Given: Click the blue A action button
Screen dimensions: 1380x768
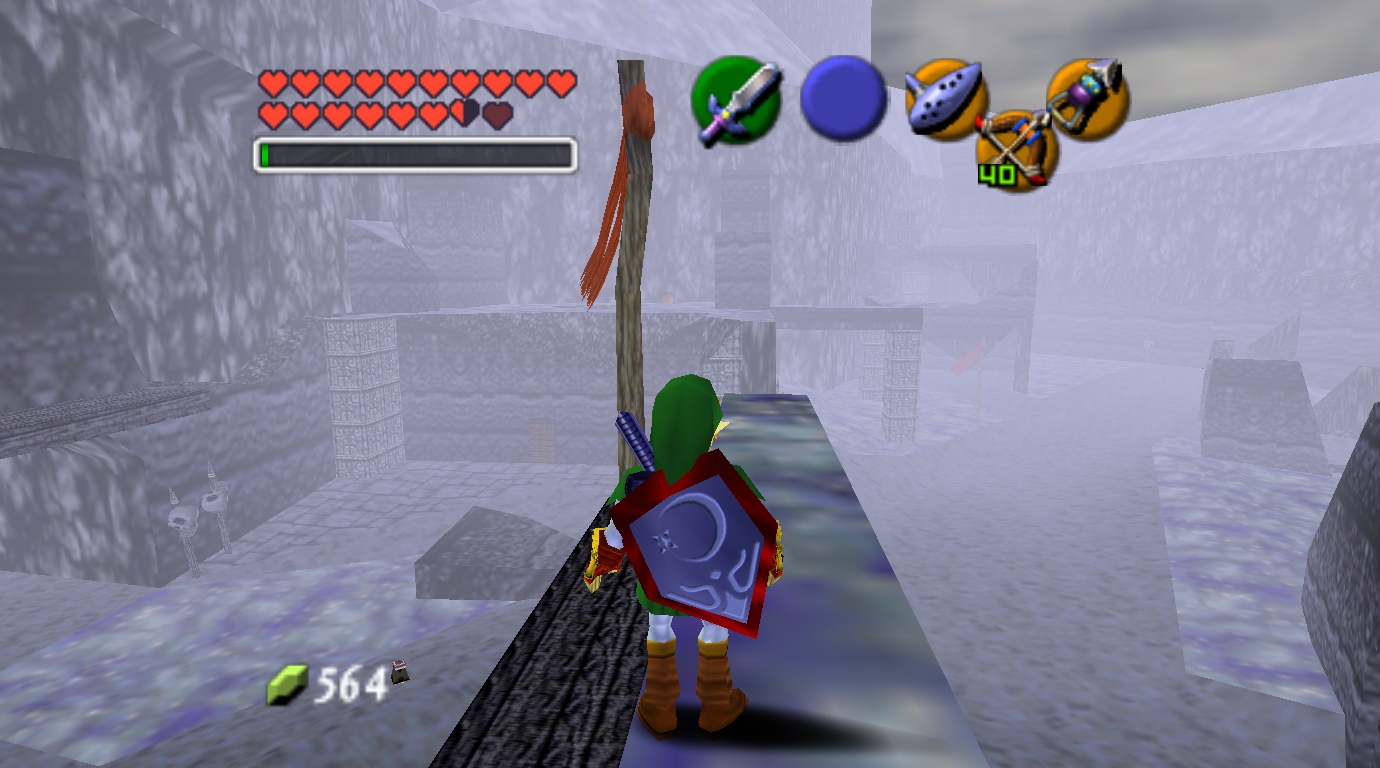Looking at the screenshot, I should (843, 103).
